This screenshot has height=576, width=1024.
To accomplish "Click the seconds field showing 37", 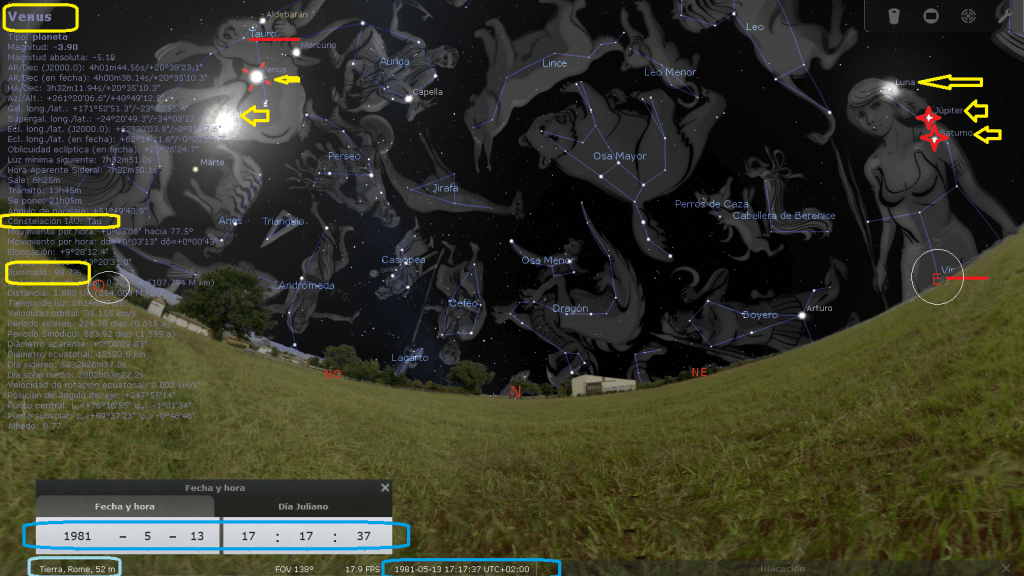I will (363, 536).
